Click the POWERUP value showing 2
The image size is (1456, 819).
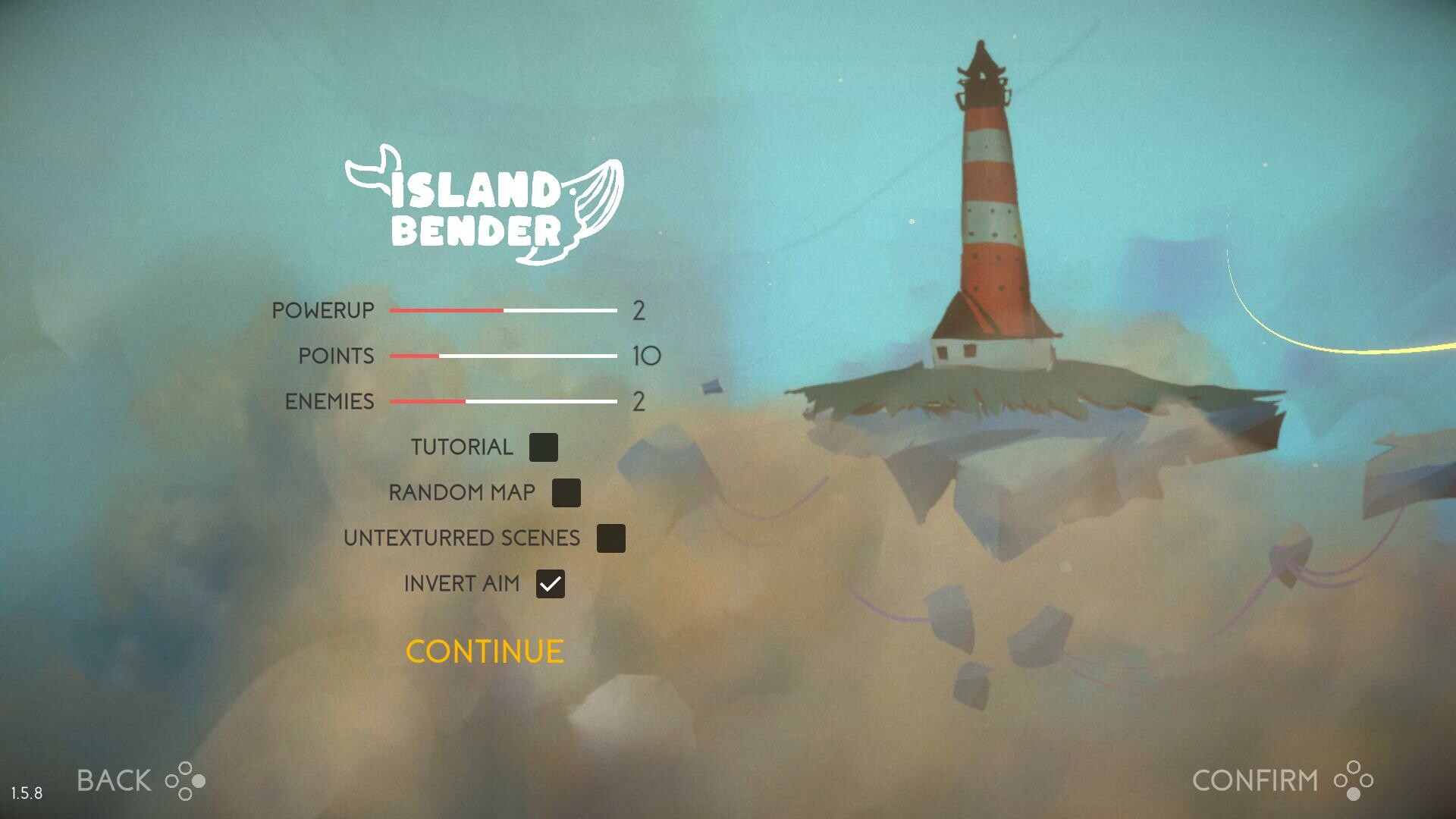641,309
